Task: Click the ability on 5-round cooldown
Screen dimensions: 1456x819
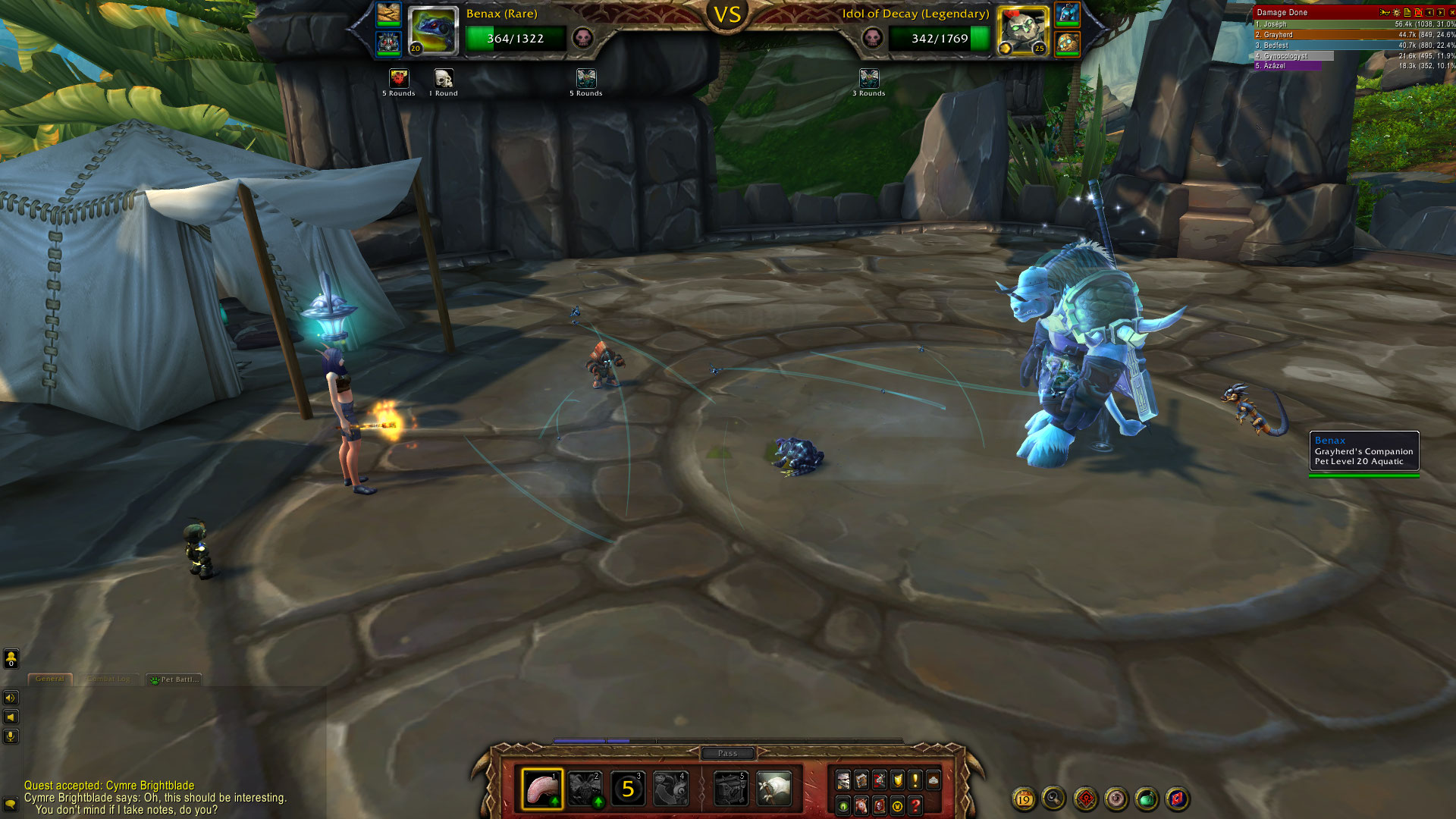Action: coord(628,789)
